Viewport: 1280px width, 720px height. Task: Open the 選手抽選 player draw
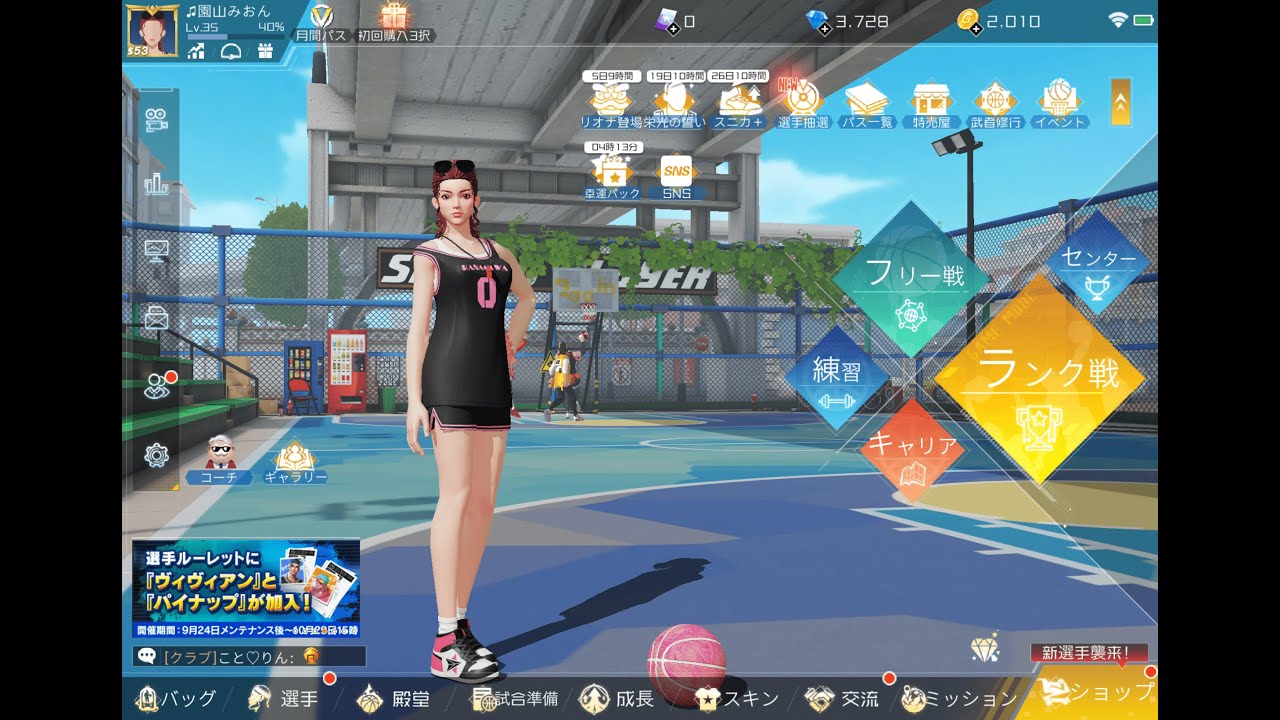pos(800,102)
